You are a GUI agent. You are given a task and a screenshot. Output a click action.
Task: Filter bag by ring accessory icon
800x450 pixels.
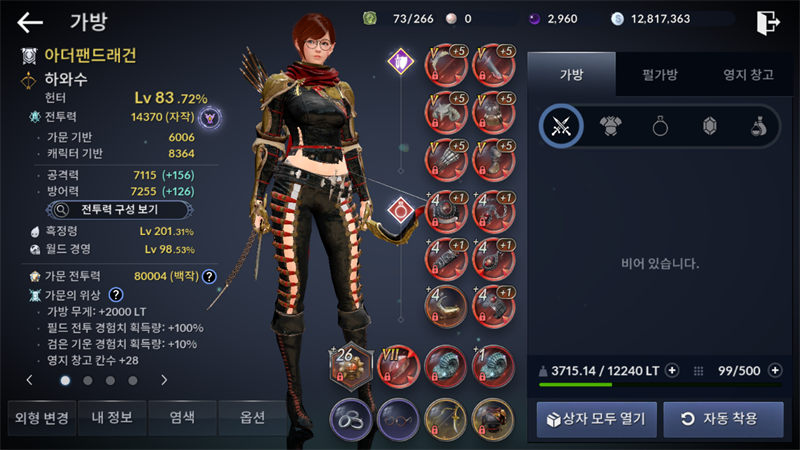pos(659,126)
